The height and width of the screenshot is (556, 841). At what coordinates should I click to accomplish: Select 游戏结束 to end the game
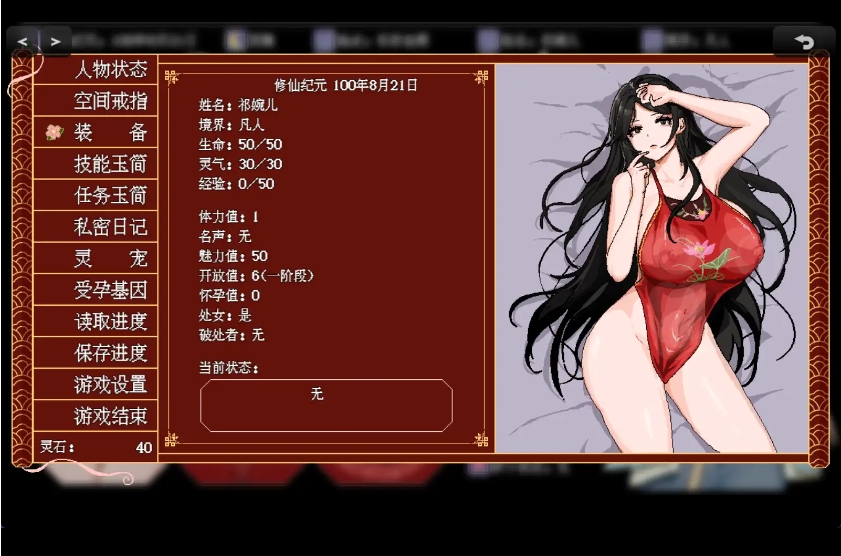coord(110,416)
